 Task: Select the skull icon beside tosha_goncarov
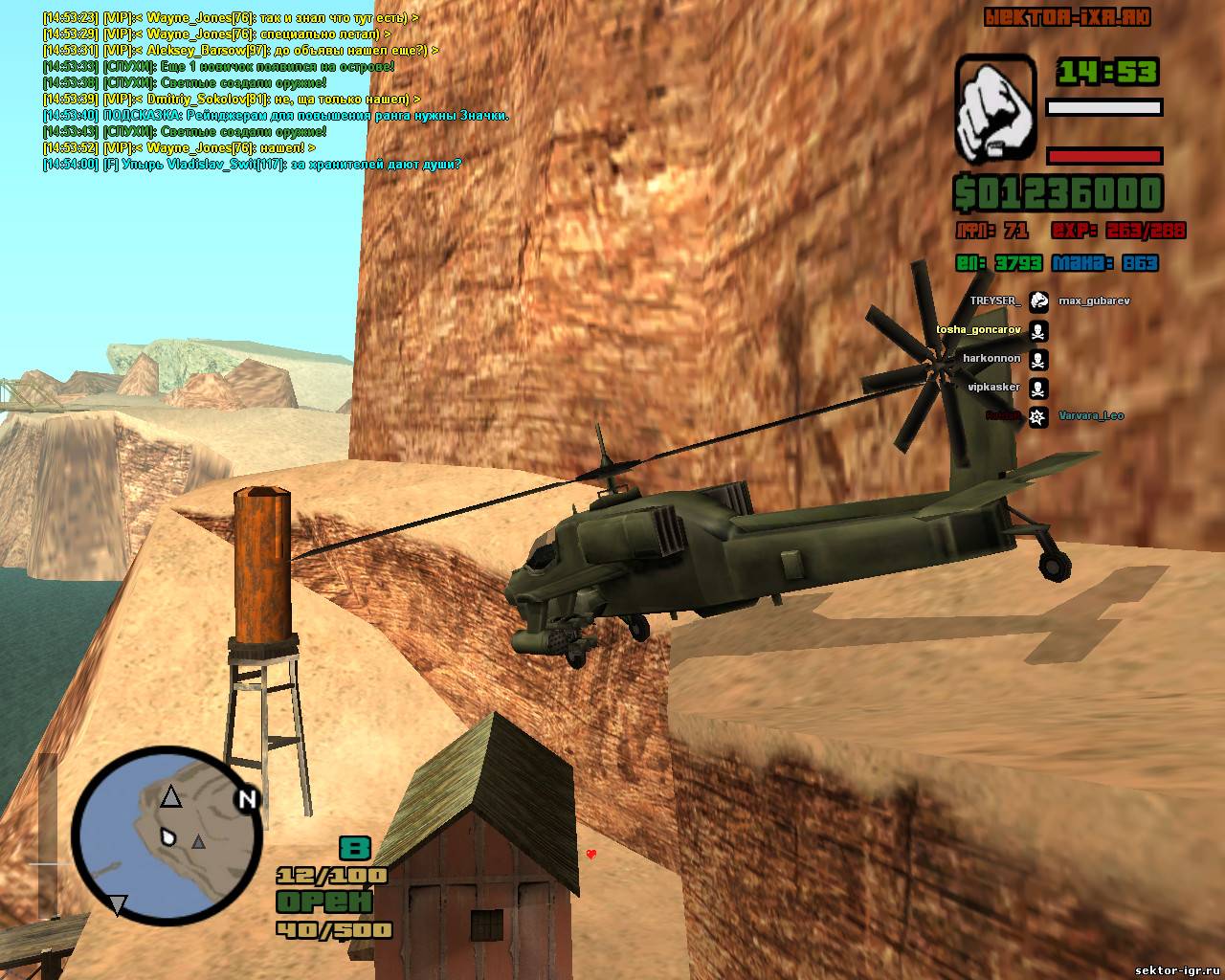(x=1038, y=330)
